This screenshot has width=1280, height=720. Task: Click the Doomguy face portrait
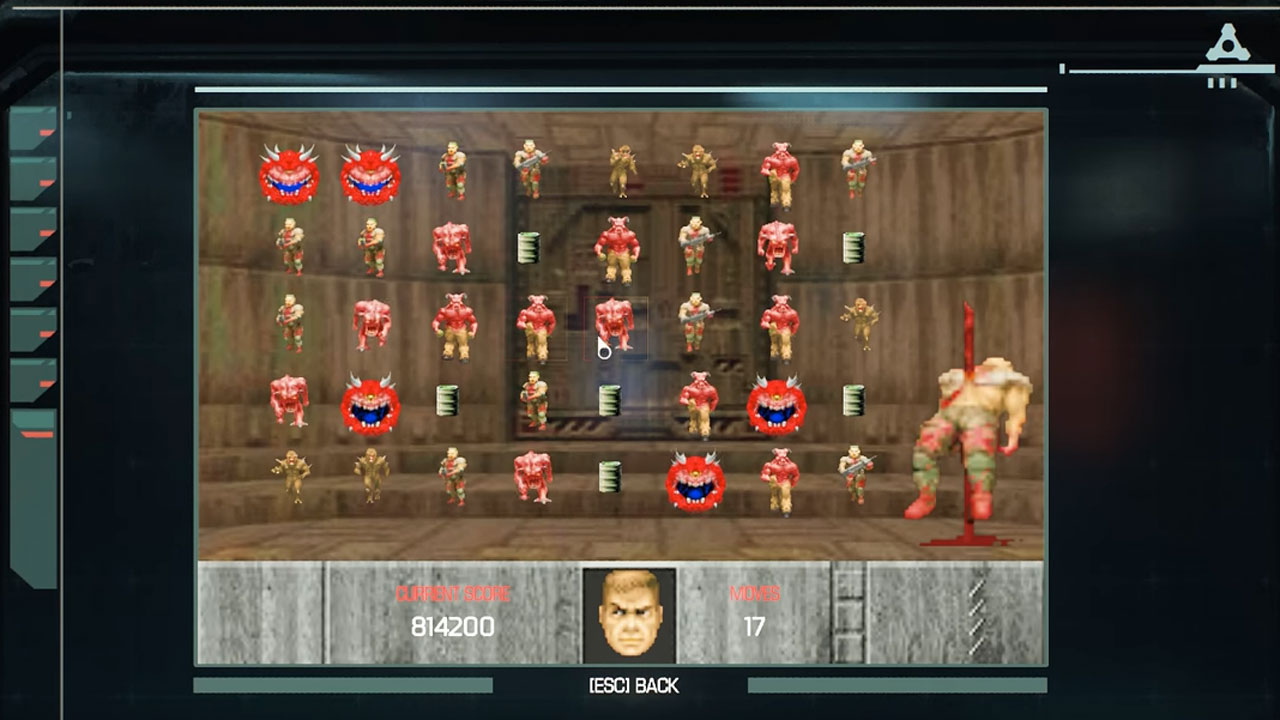click(630, 611)
